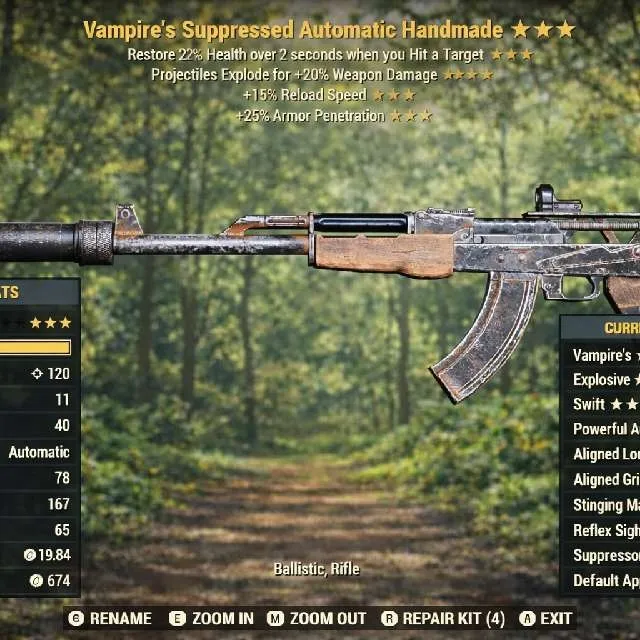The image size is (640, 640).
Task: Choose the Rename option for the weapon
Action: click(110, 619)
